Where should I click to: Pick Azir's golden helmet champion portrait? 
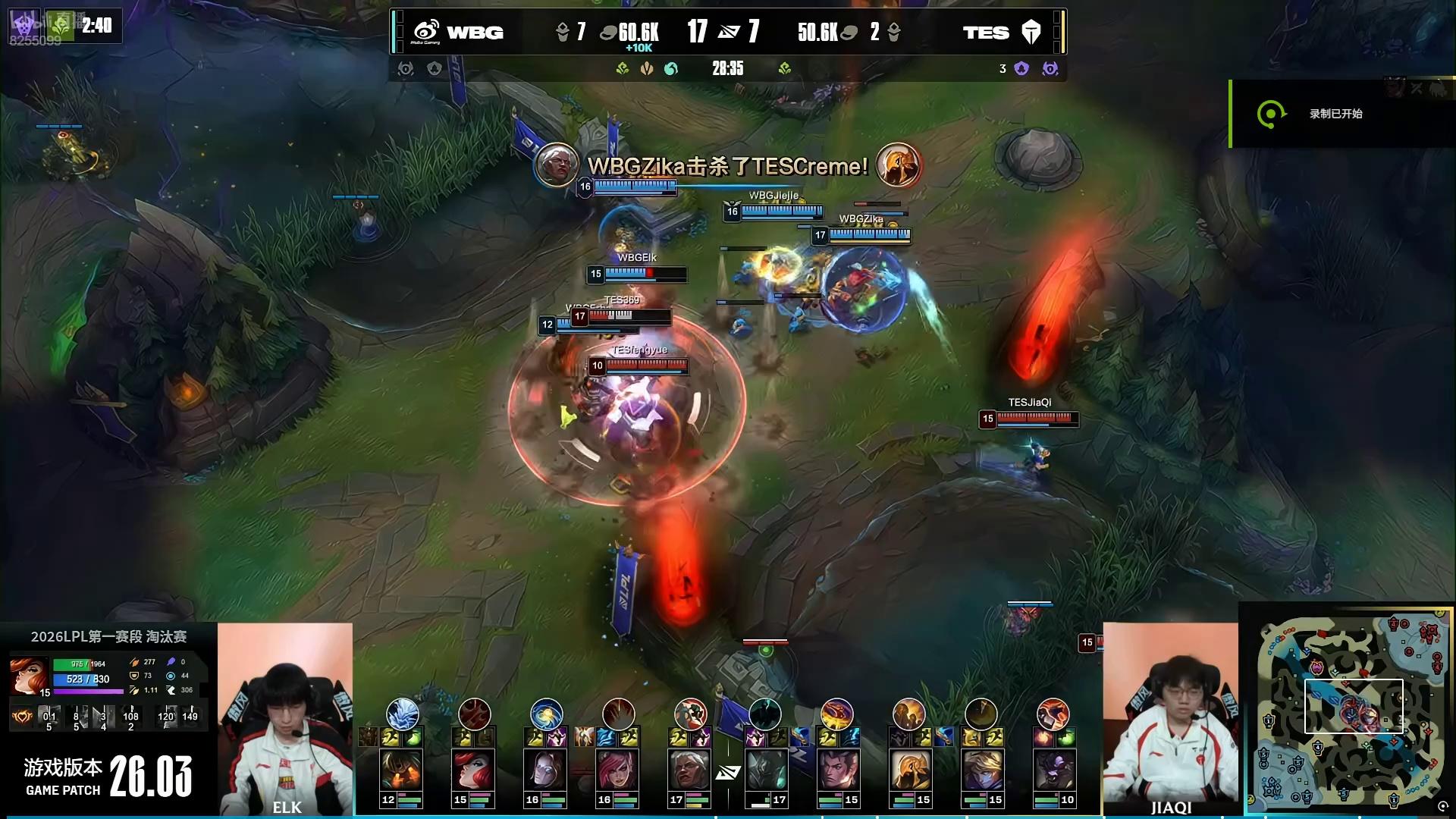coord(908,770)
